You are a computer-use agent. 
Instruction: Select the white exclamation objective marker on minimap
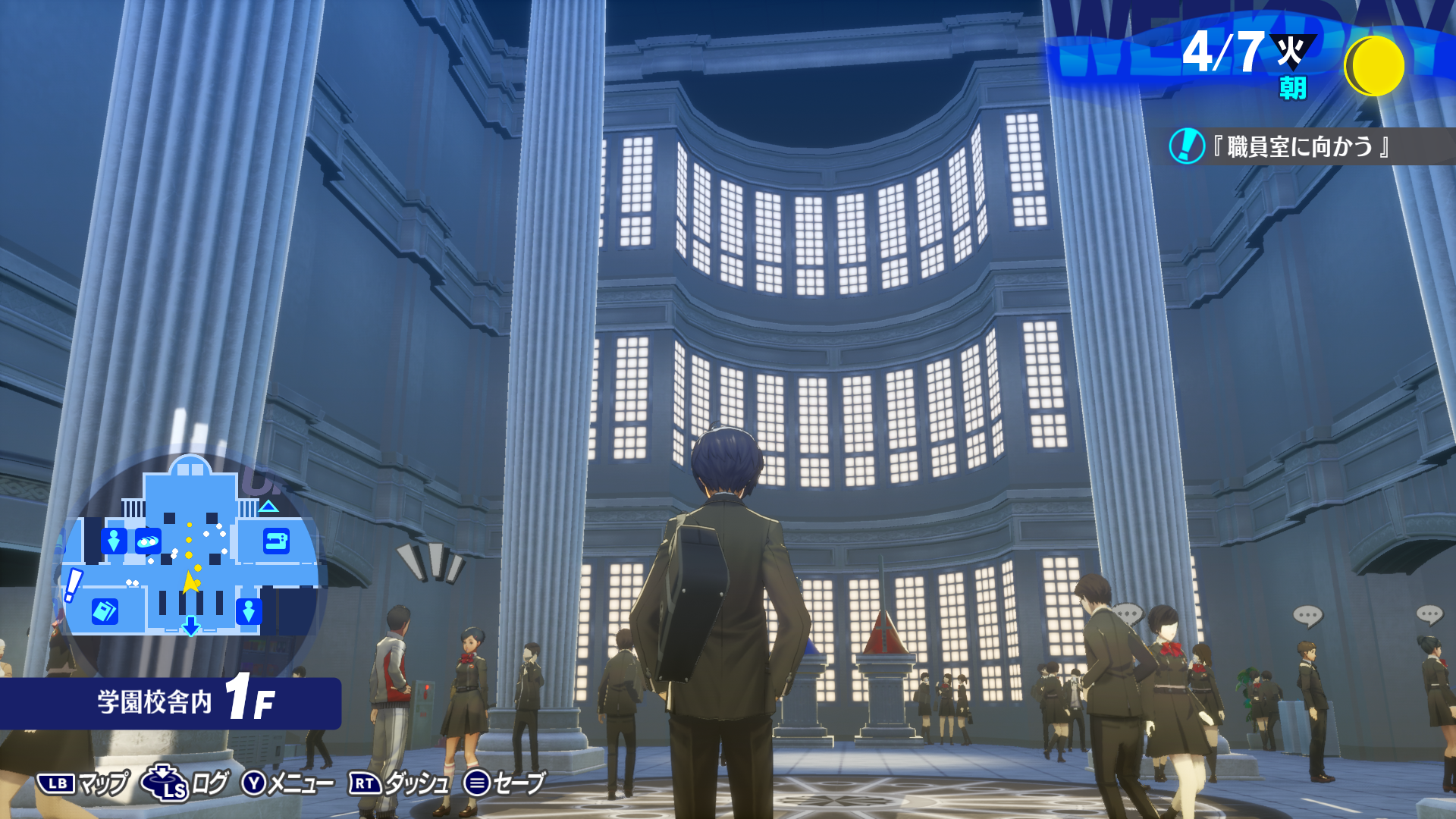tap(73, 585)
